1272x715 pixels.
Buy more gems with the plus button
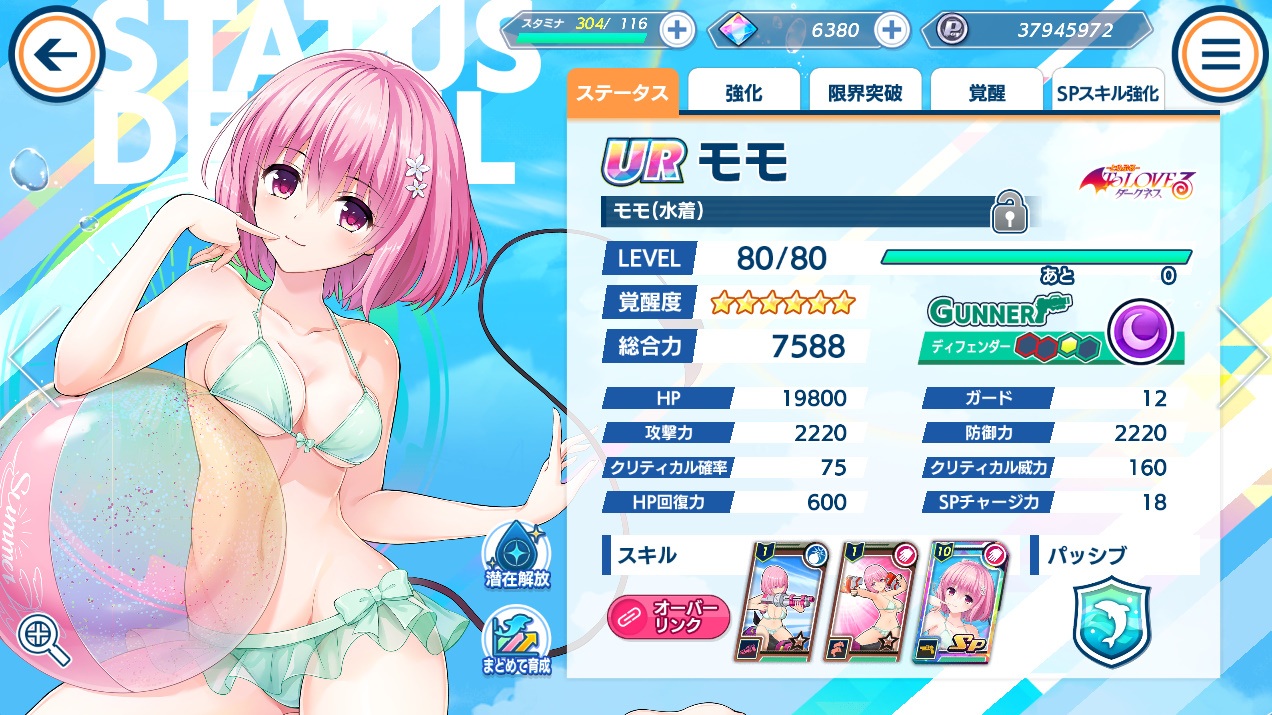(890, 30)
